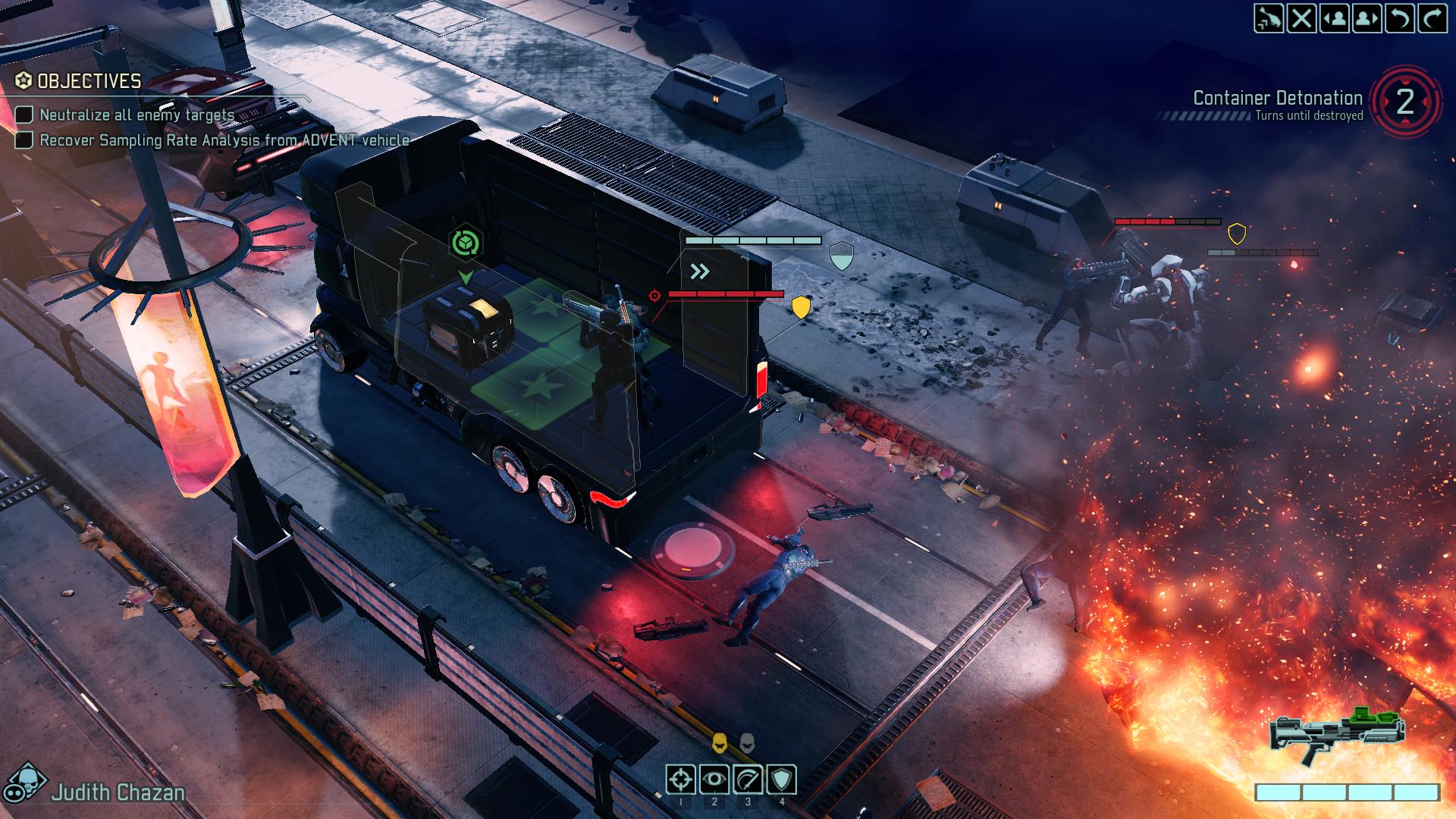
Task: Select the previous soldier
Action: (1335, 18)
